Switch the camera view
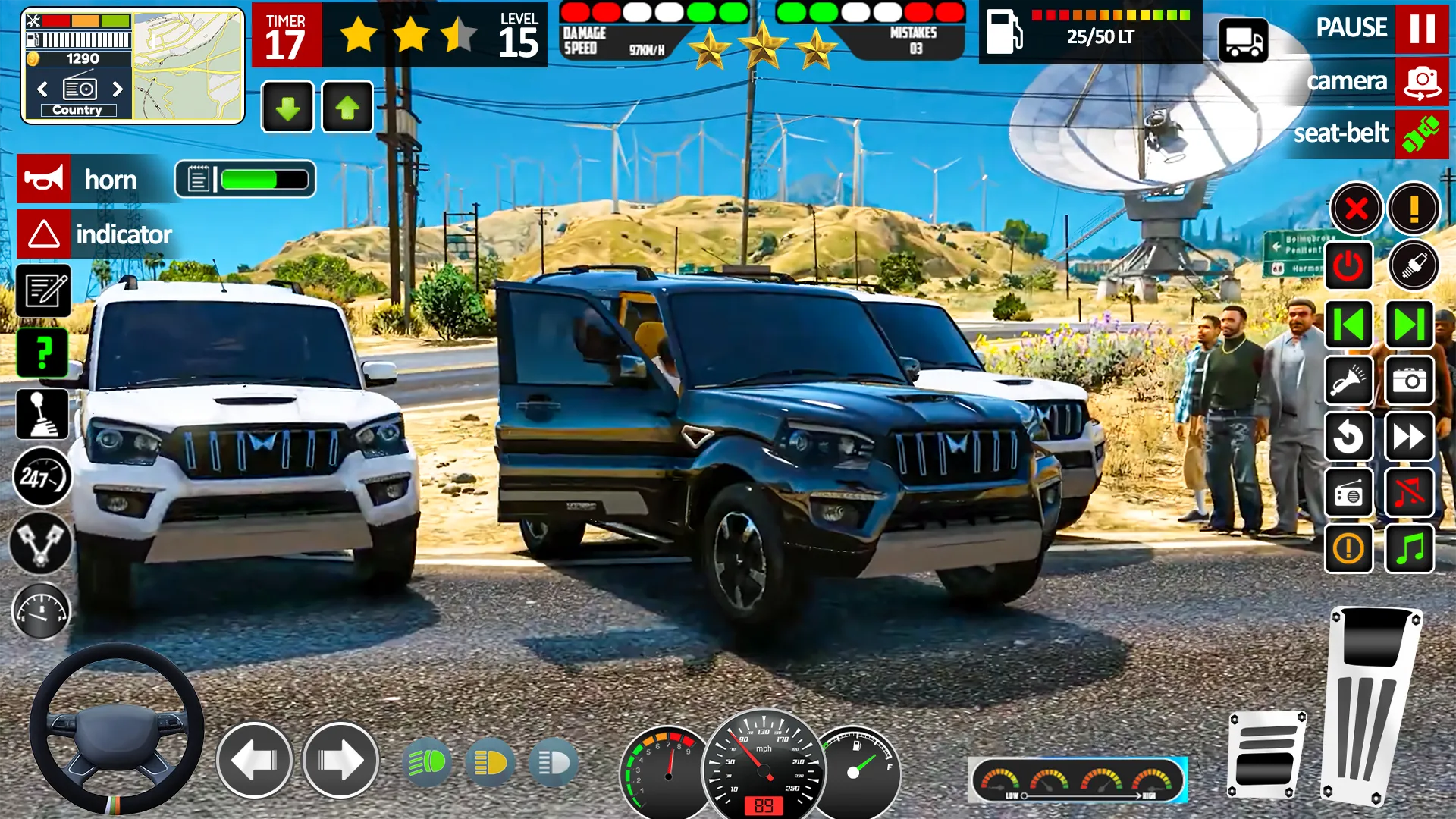Screen dimensions: 1456x819 [x=1421, y=82]
